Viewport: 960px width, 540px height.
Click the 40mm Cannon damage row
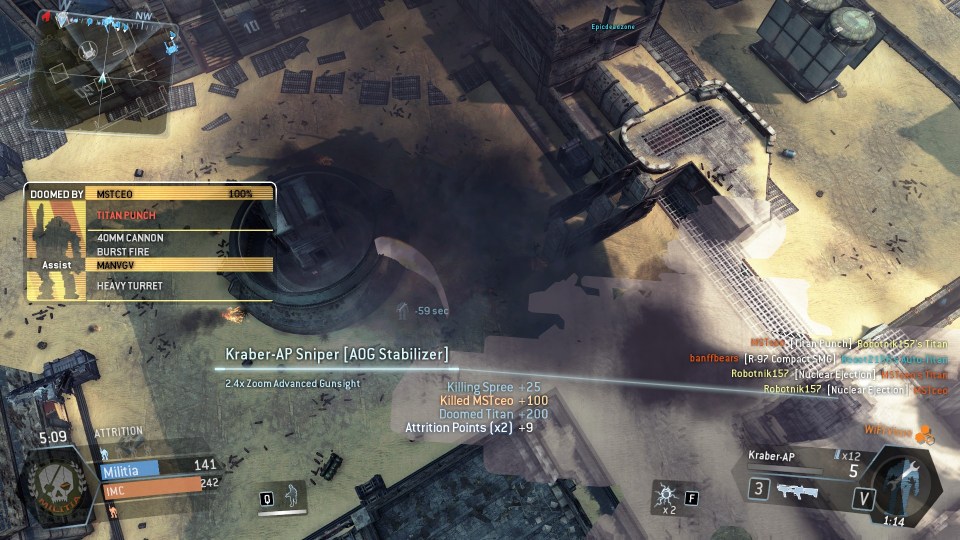(180, 238)
